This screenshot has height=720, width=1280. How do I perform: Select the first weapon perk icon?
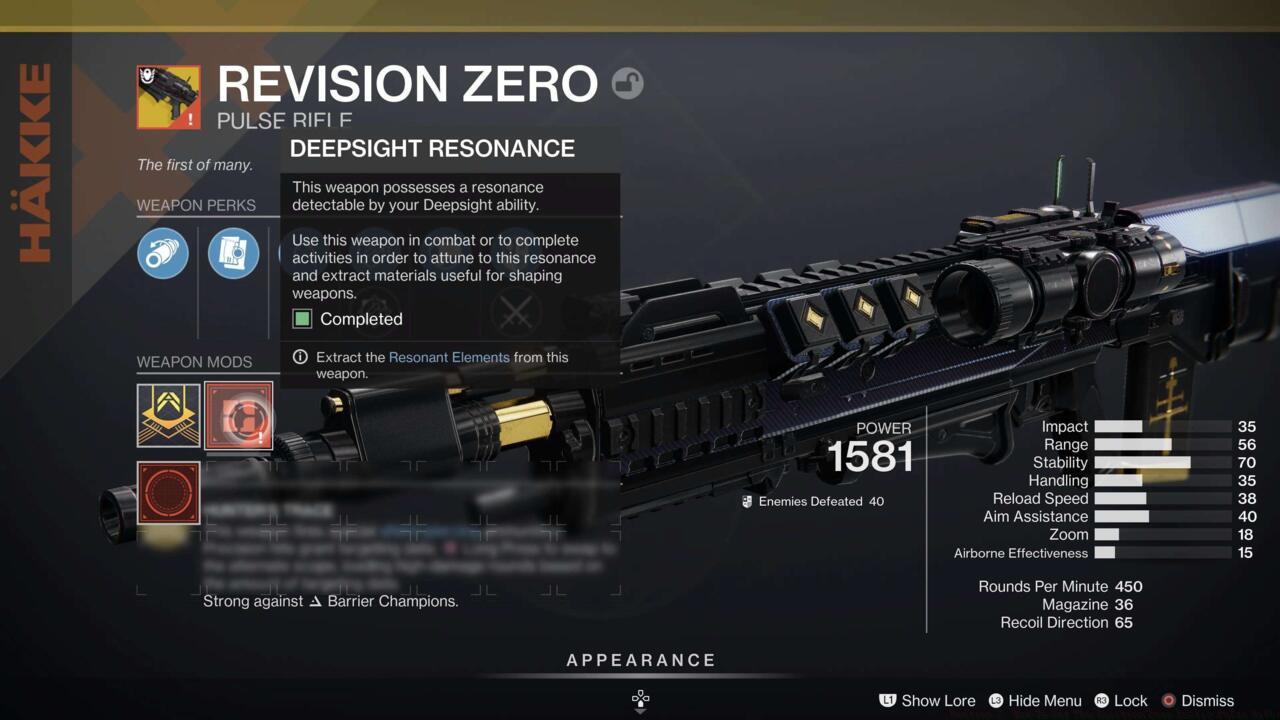point(162,253)
